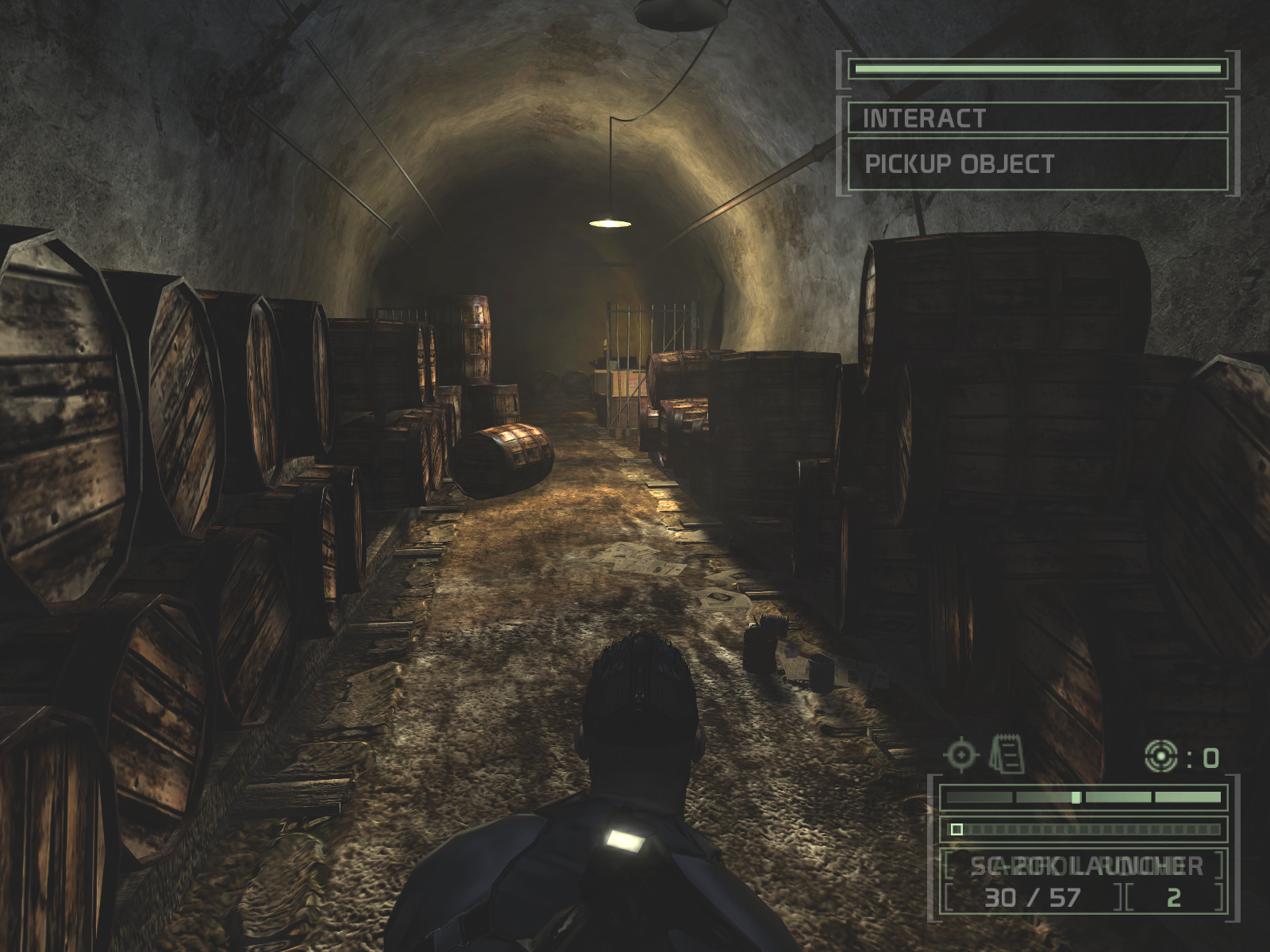Select the SC-20K Launcher weapon box

pyautogui.click(x=1084, y=866)
